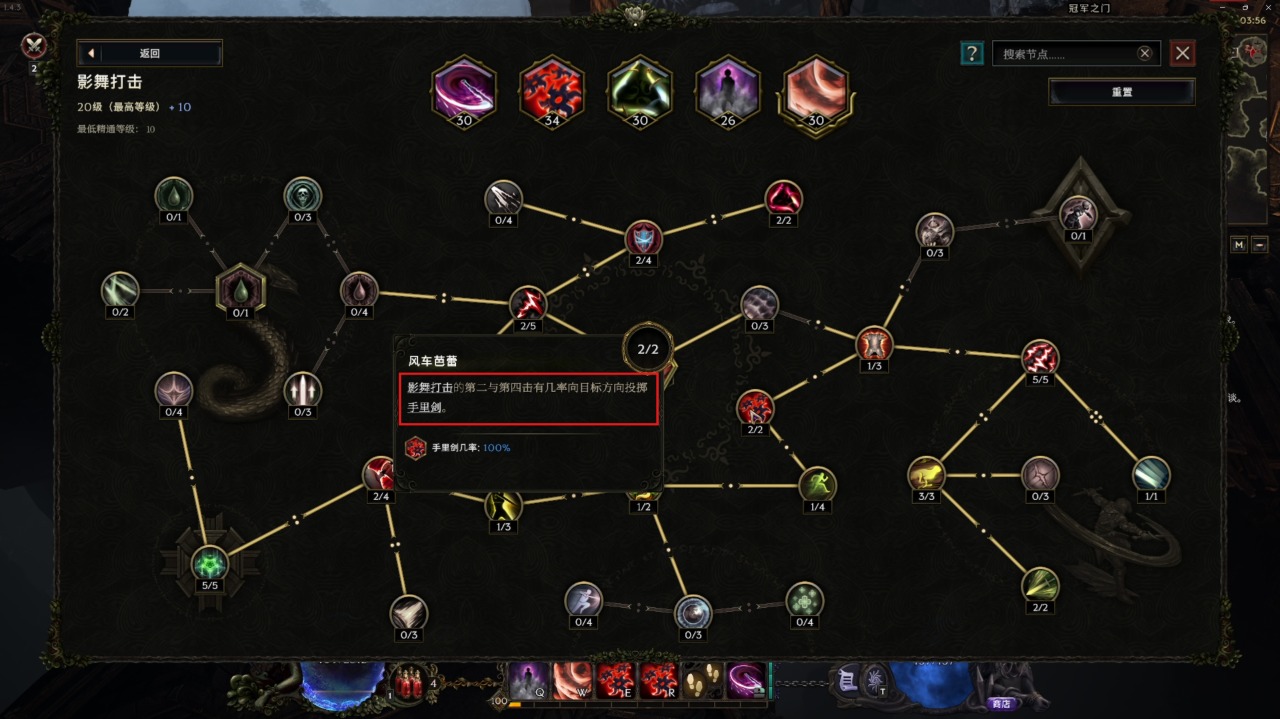Choose the 5/5 red lightning node
Viewport: 1280px width, 719px height.
1040,357
